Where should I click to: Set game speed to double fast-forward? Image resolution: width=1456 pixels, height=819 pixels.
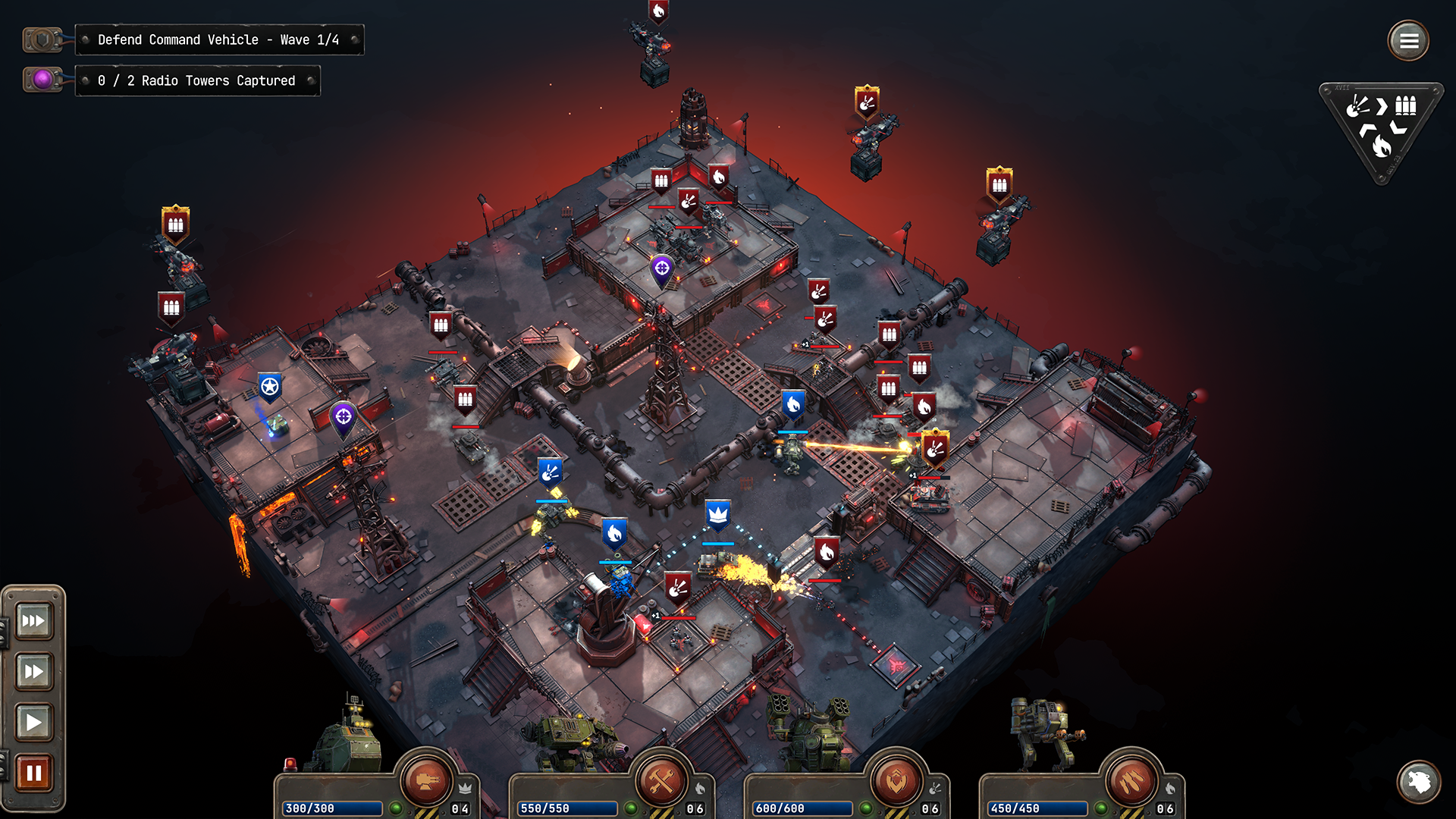pyautogui.click(x=33, y=671)
